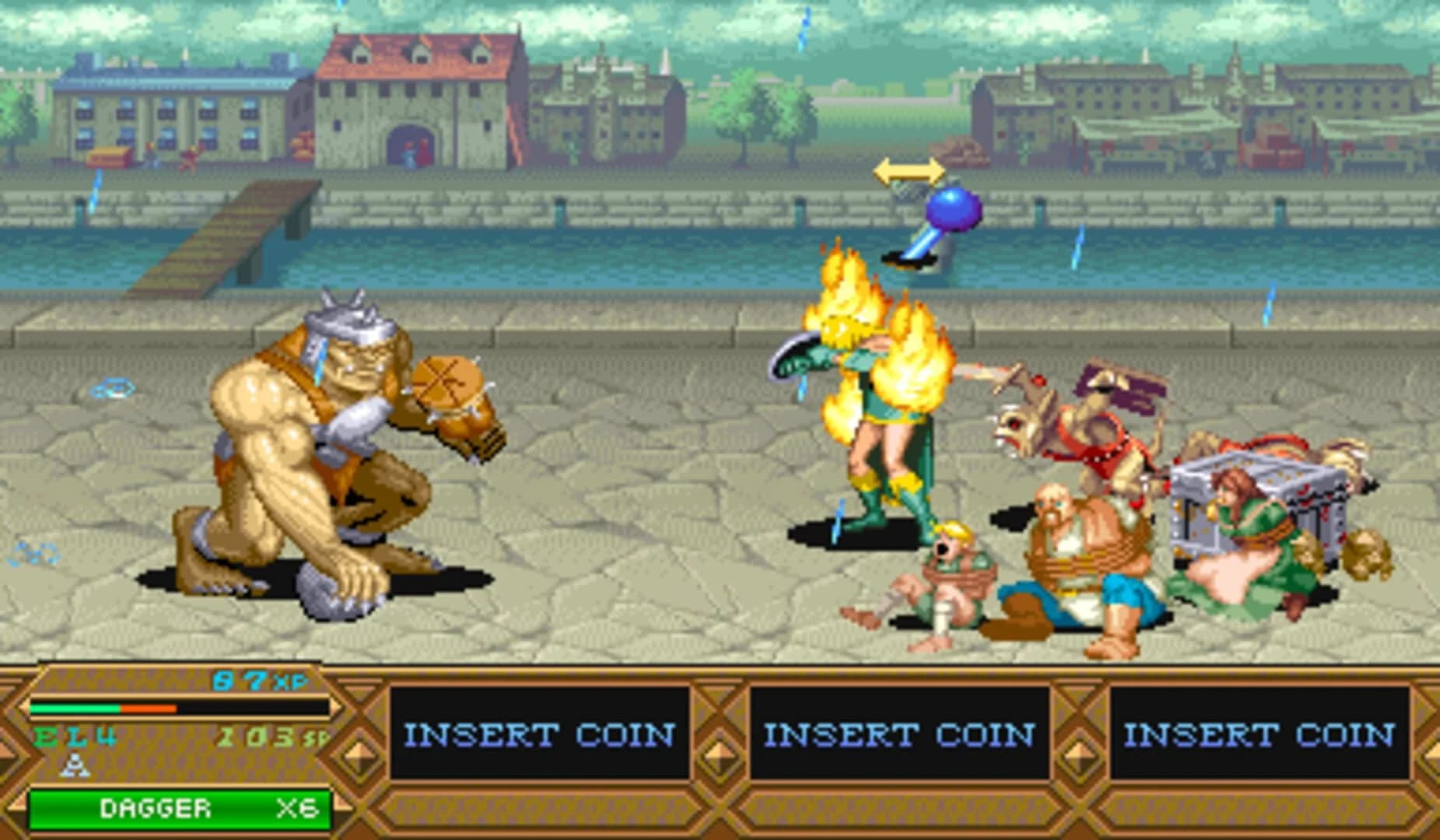The height and width of the screenshot is (840, 1440).
Task: Click the player A marker icon in HUD
Action: click(75, 765)
